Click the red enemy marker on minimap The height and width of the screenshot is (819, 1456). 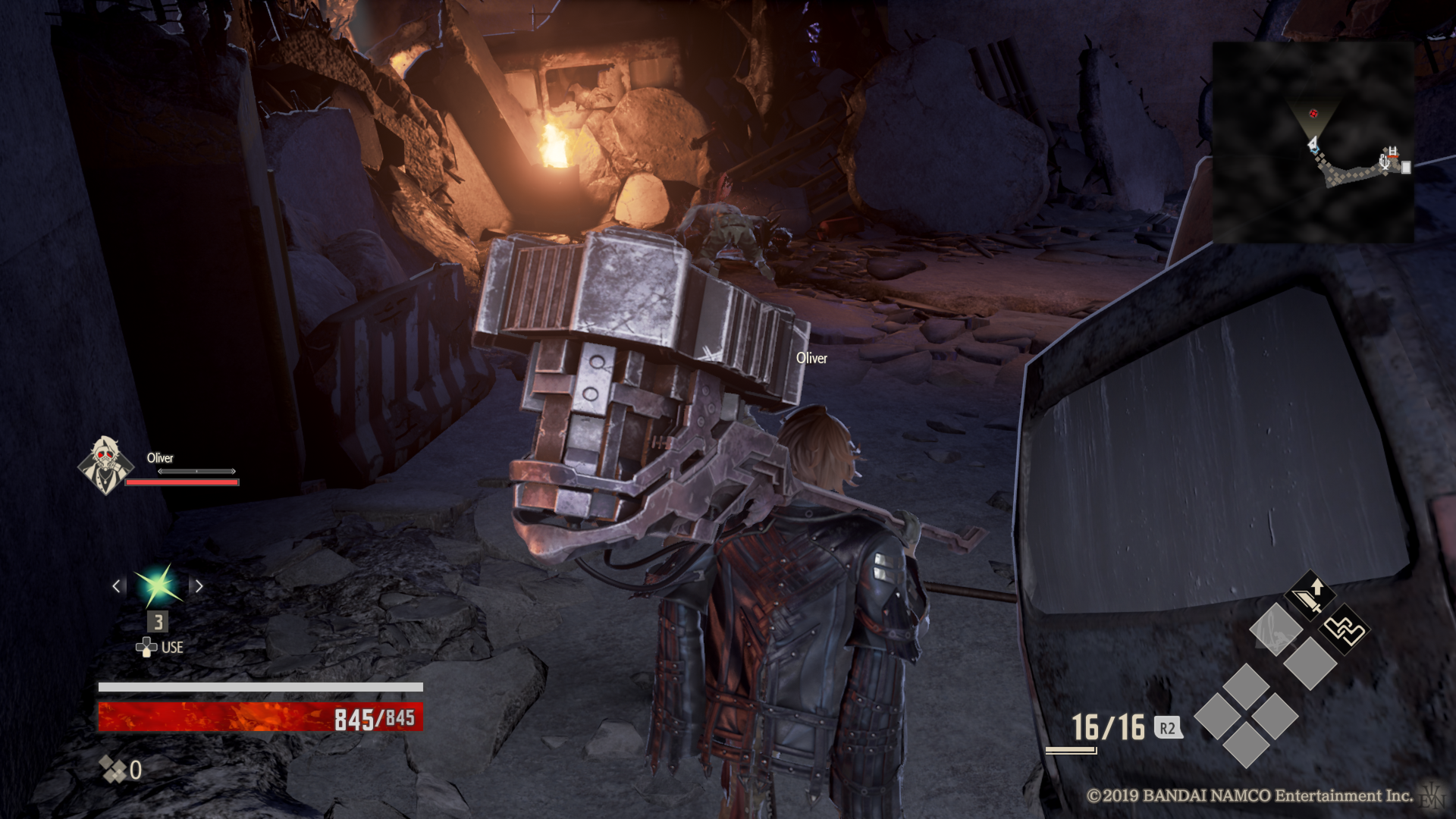click(1313, 114)
